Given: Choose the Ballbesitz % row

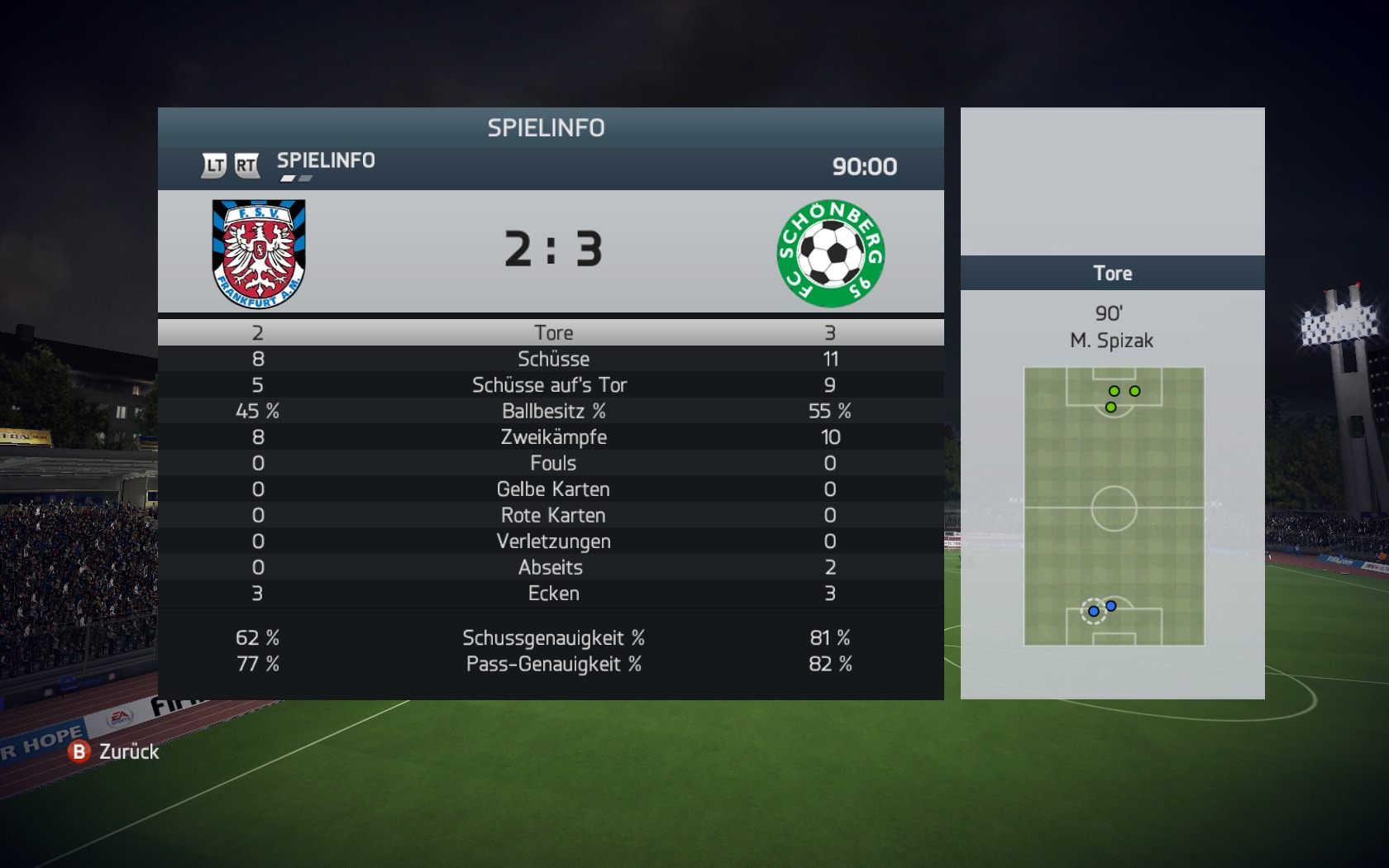Looking at the screenshot, I should click(x=552, y=411).
